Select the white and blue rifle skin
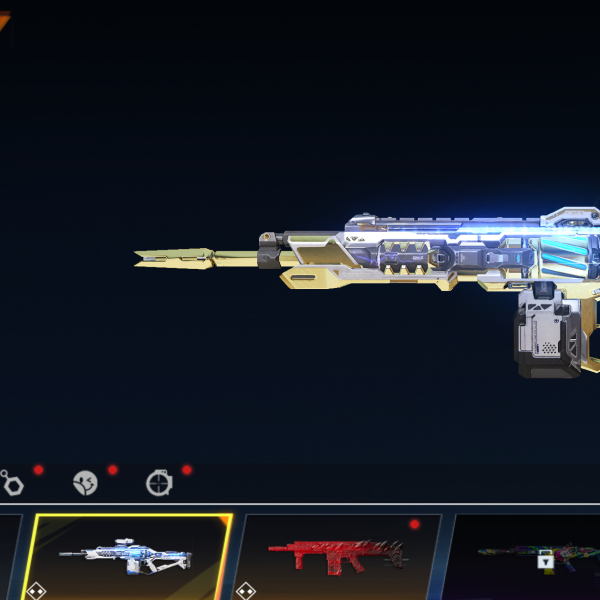This screenshot has height=600, width=600. (x=130, y=556)
